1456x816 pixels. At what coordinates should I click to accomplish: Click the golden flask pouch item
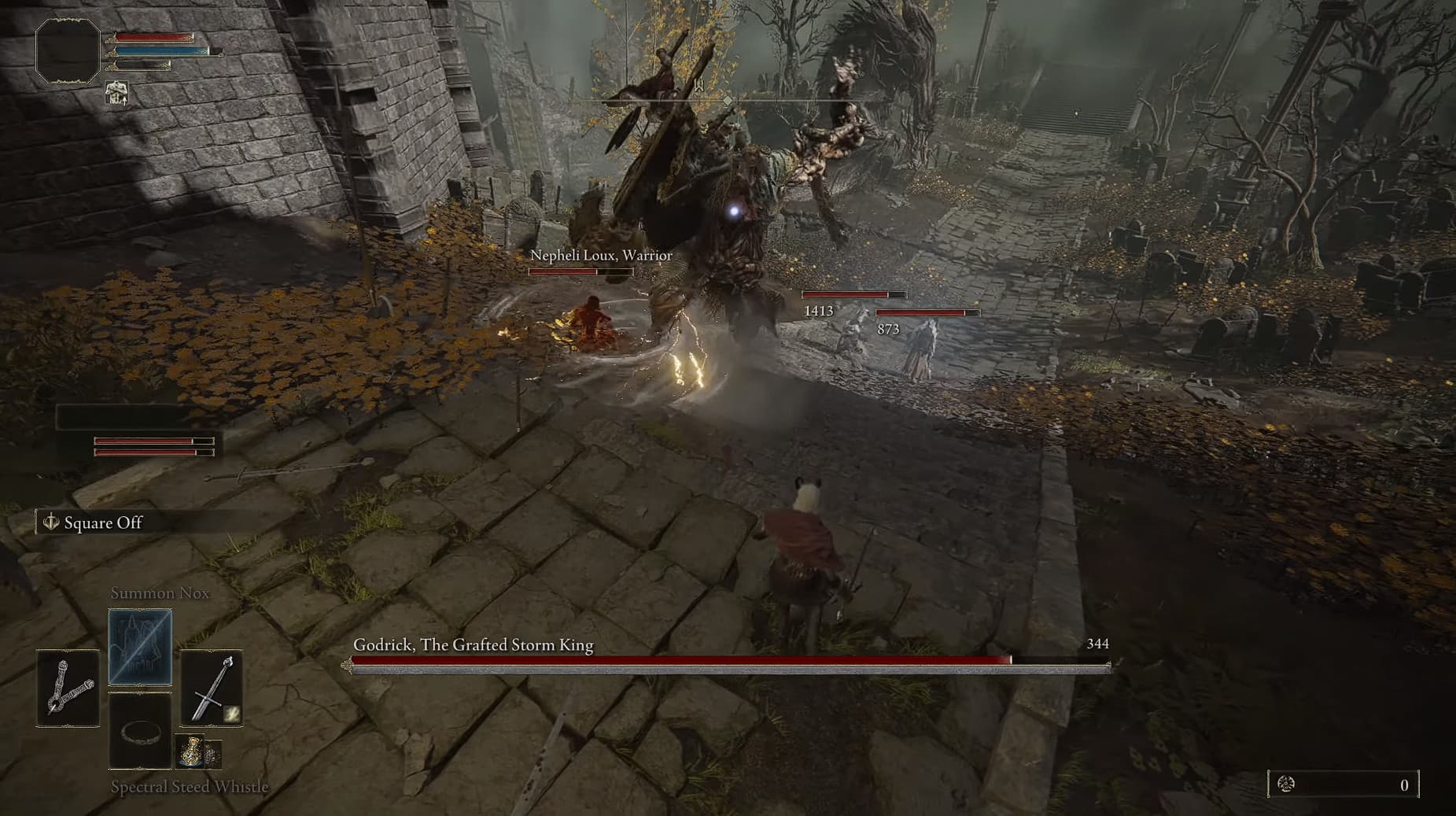tap(190, 751)
